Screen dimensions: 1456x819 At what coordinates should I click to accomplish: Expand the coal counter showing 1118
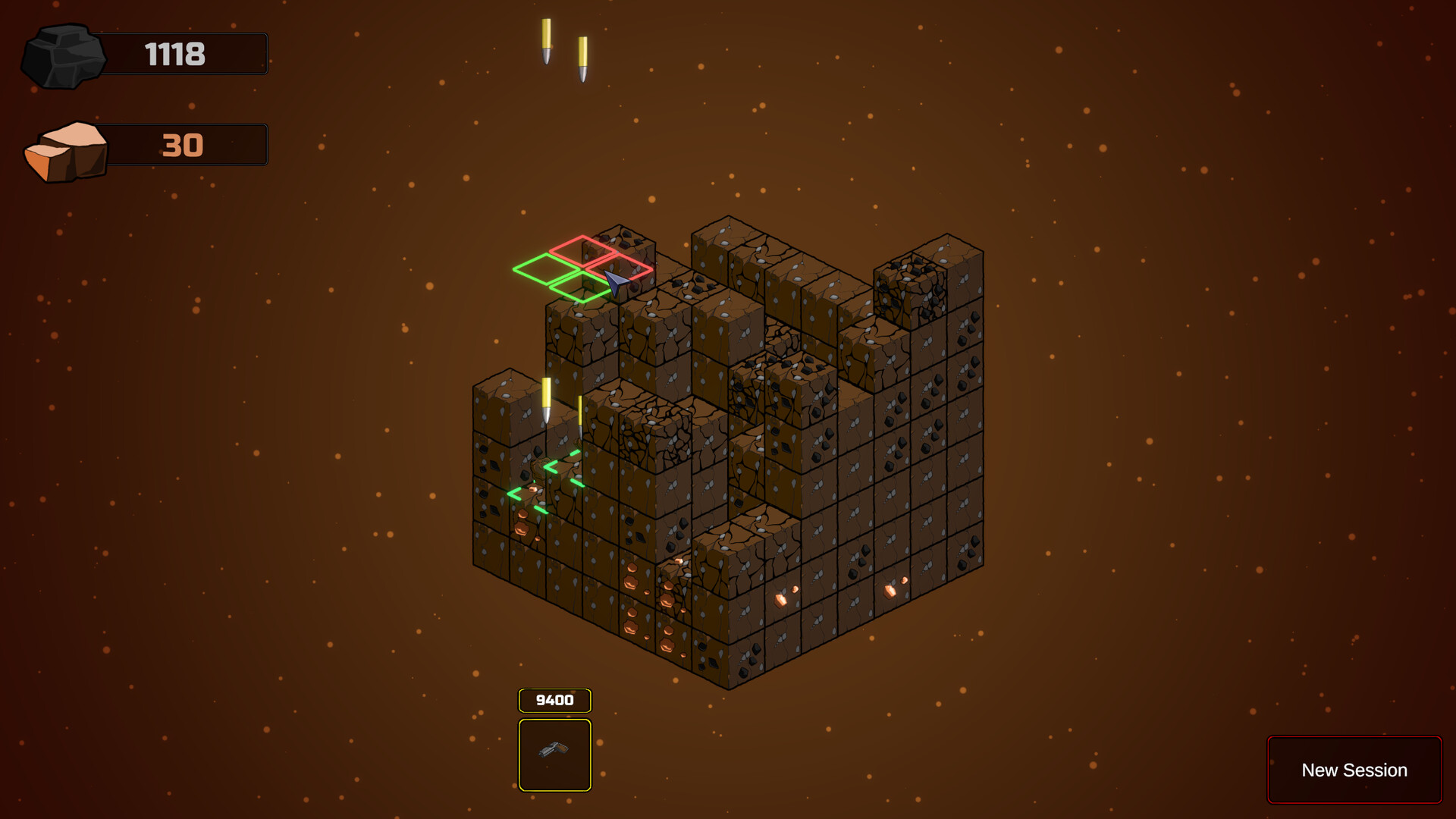[x=174, y=54]
